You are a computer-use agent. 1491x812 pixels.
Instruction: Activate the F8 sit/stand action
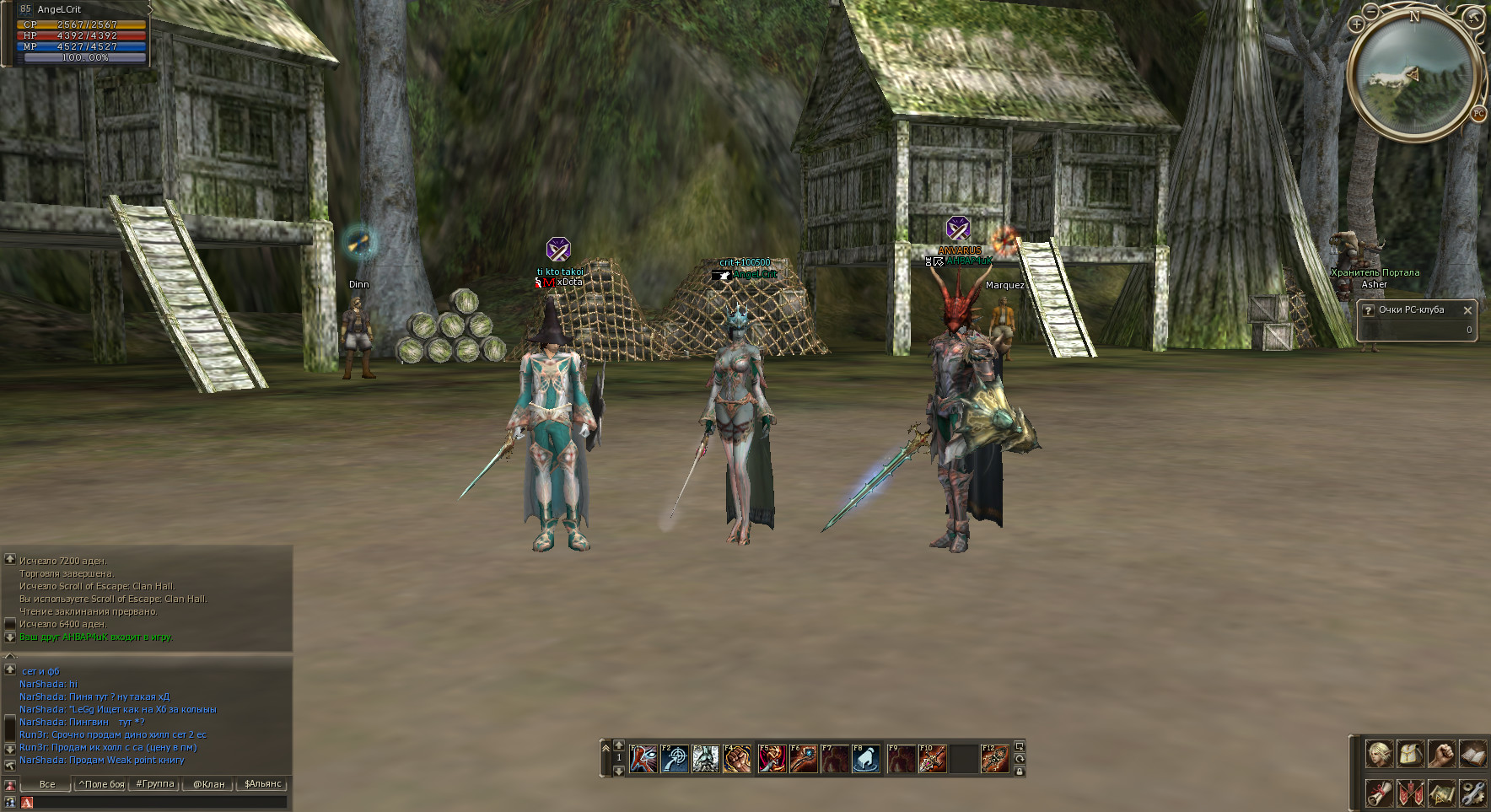coord(866,759)
